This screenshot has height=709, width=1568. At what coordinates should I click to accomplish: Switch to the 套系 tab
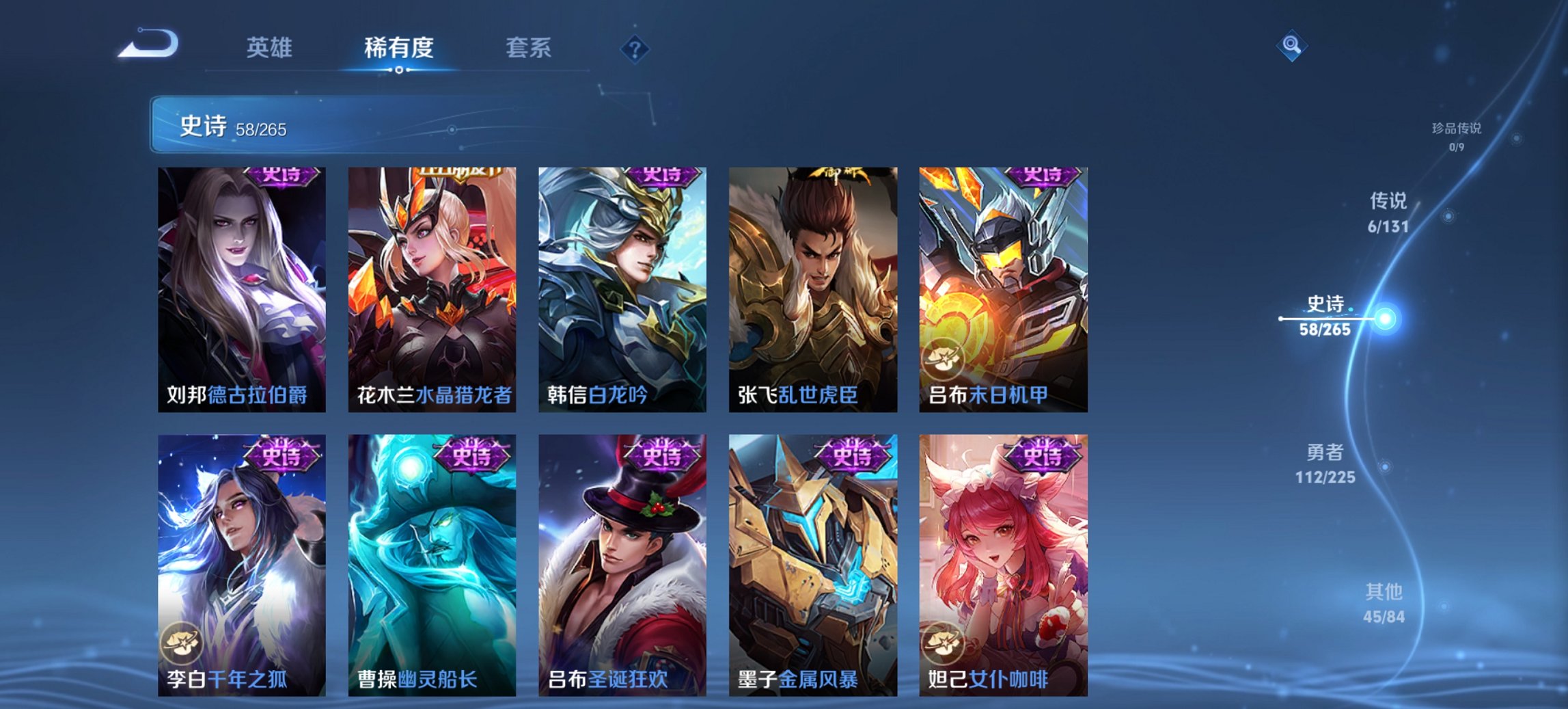tap(529, 47)
